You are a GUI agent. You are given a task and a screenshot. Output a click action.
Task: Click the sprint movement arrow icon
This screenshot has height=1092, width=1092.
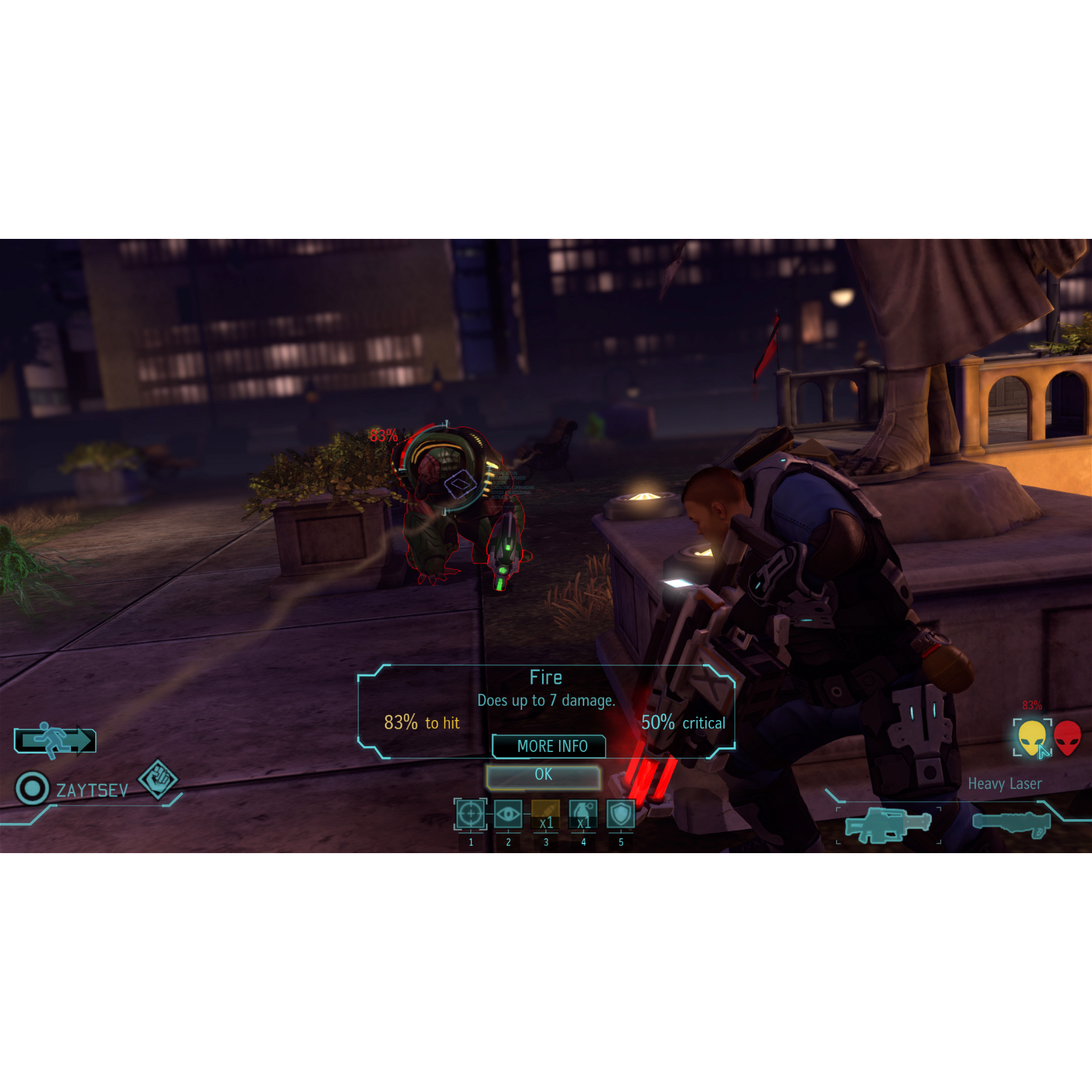tap(54, 743)
